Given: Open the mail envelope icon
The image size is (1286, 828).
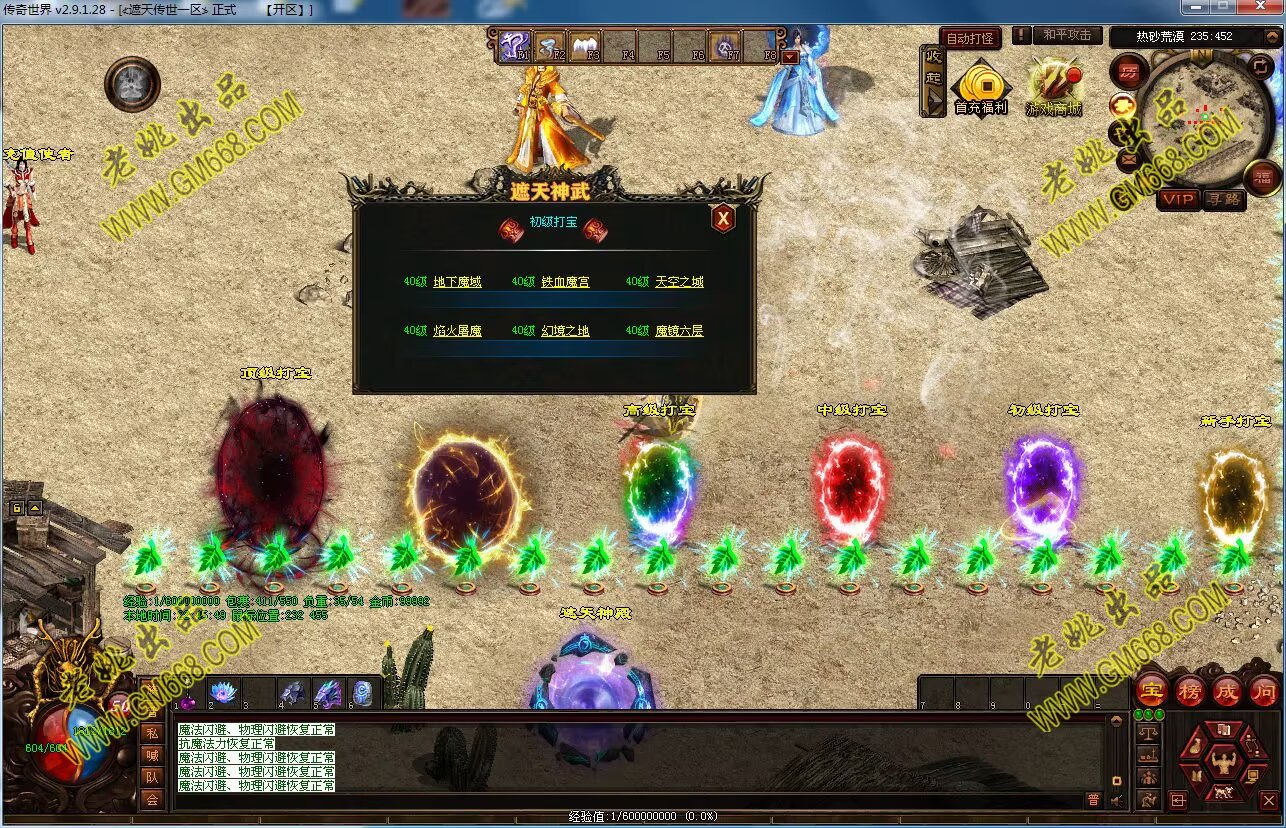Looking at the screenshot, I should pos(1128,158).
